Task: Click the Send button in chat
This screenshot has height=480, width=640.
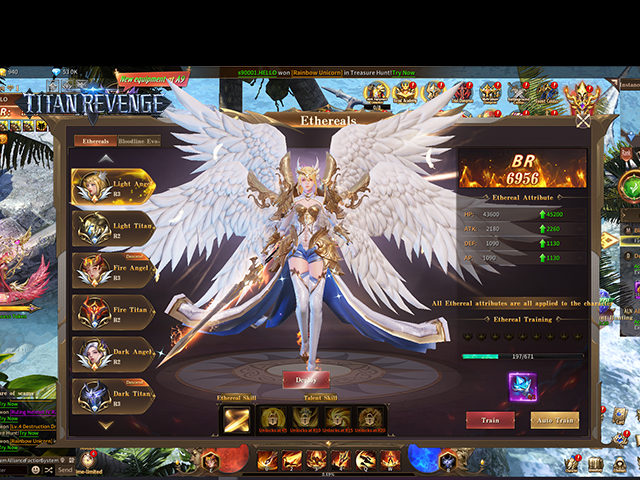Action: (65, 470)
